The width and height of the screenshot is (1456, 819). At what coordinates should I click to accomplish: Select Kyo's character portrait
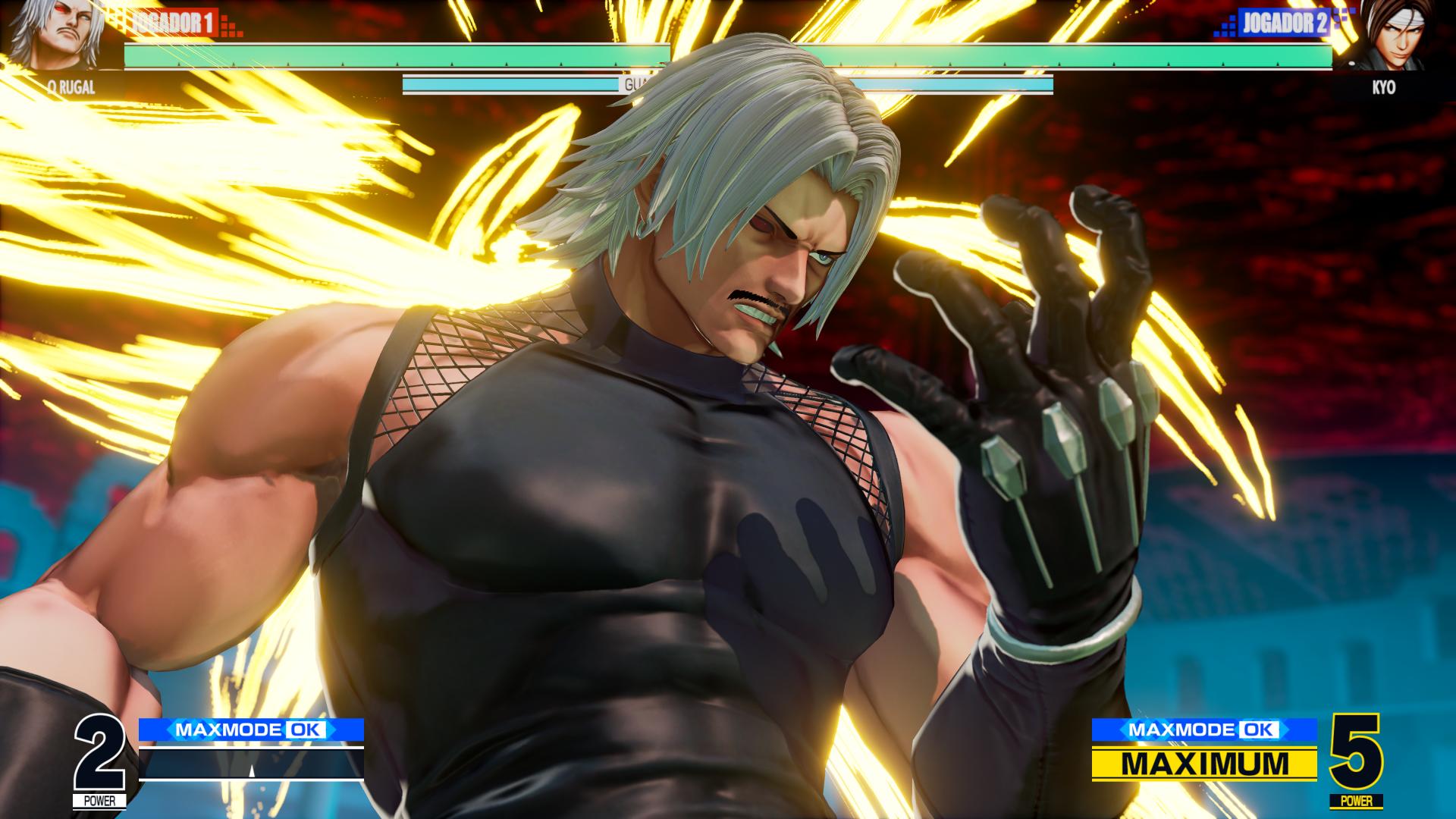click(1393, 36)
